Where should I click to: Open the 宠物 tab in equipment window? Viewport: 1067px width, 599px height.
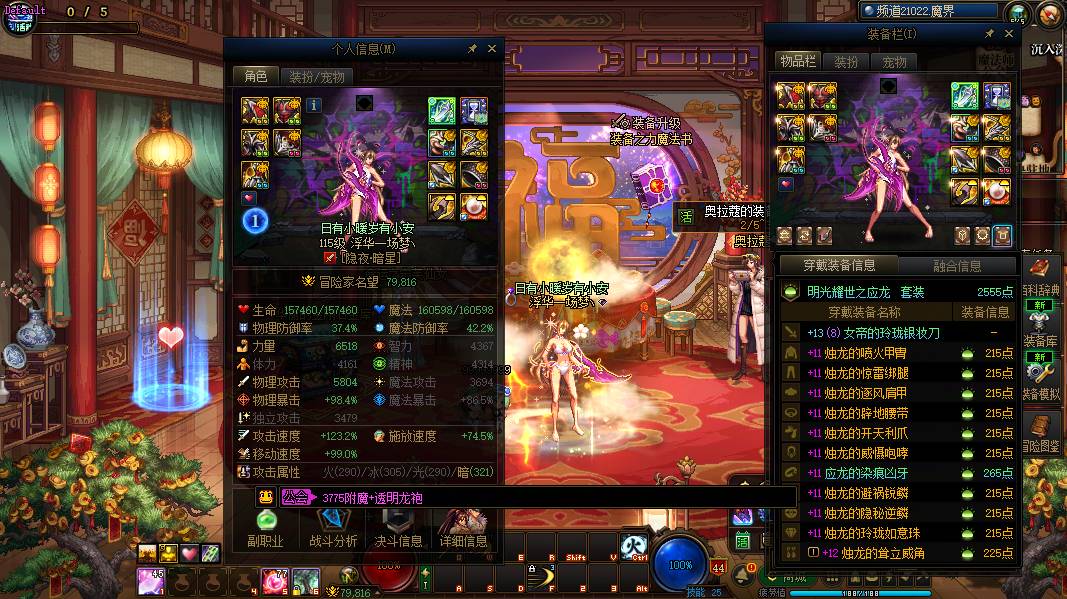(894, 62)
